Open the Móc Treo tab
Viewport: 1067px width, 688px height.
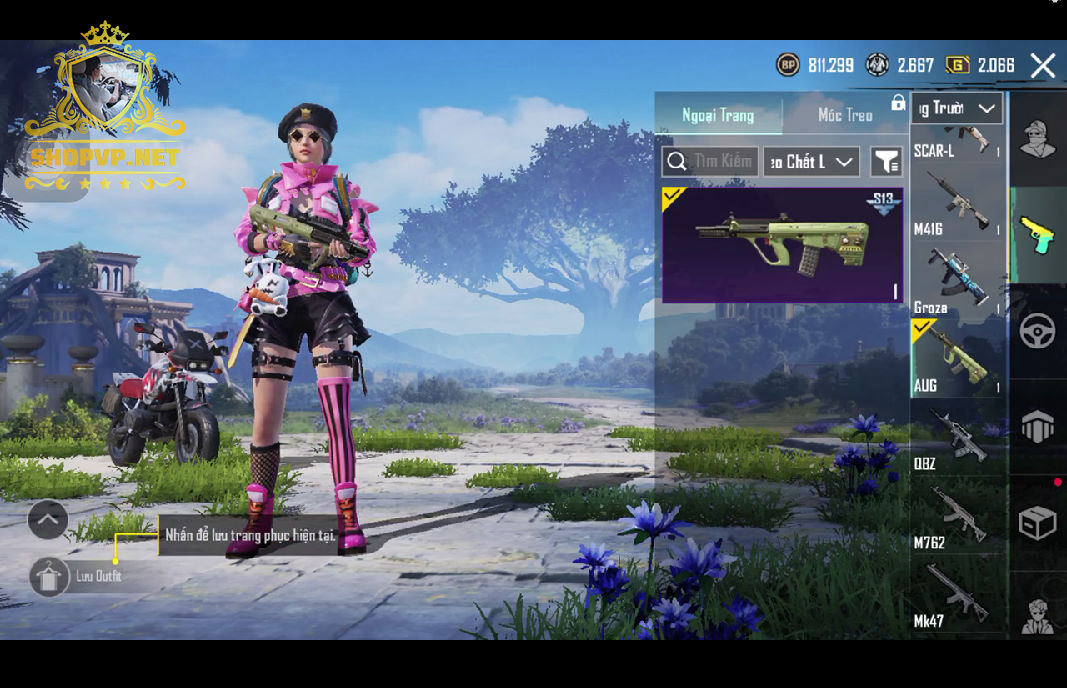845,115
